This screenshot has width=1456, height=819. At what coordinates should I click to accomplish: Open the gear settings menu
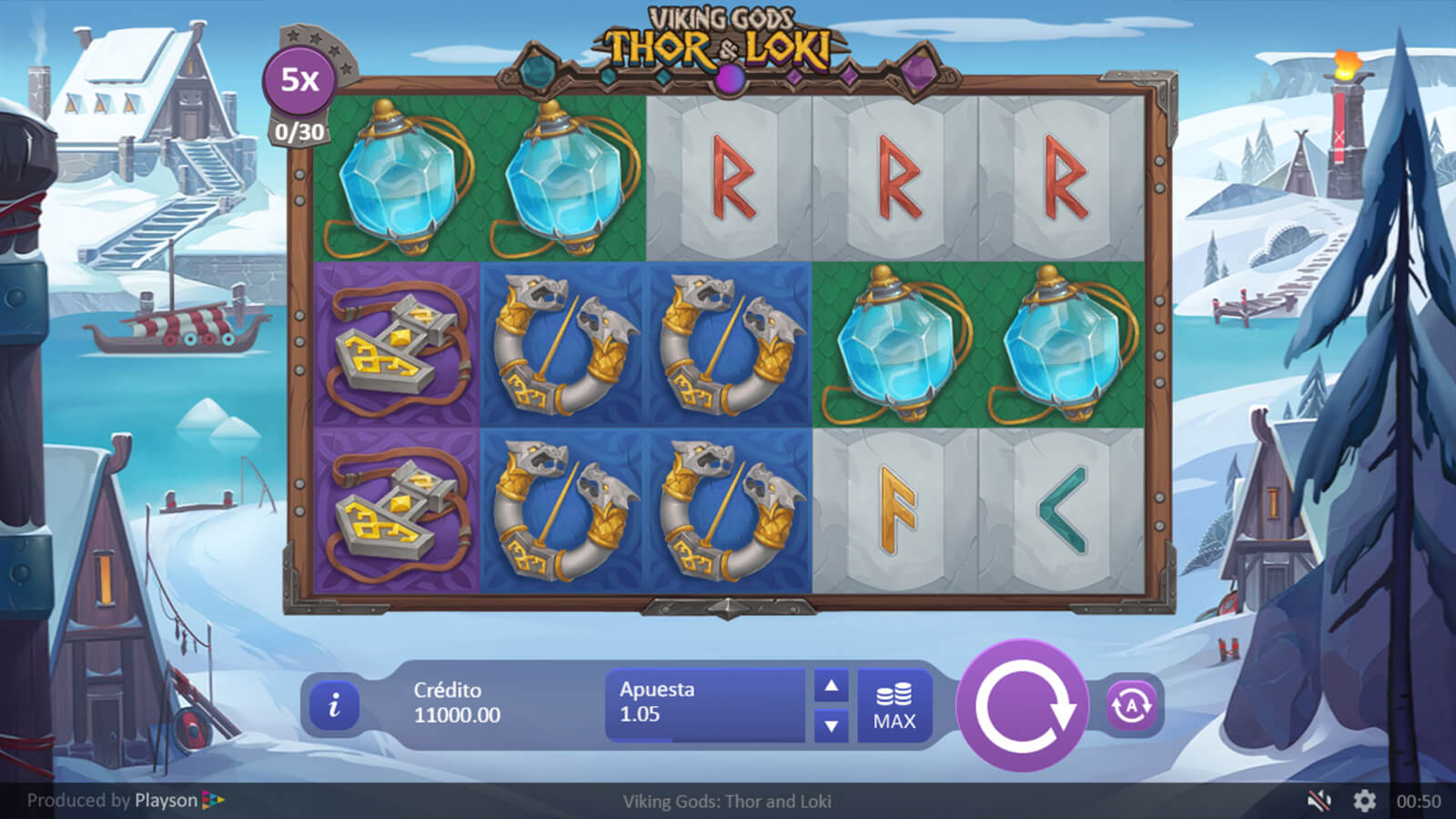[x=1364, y=801]
